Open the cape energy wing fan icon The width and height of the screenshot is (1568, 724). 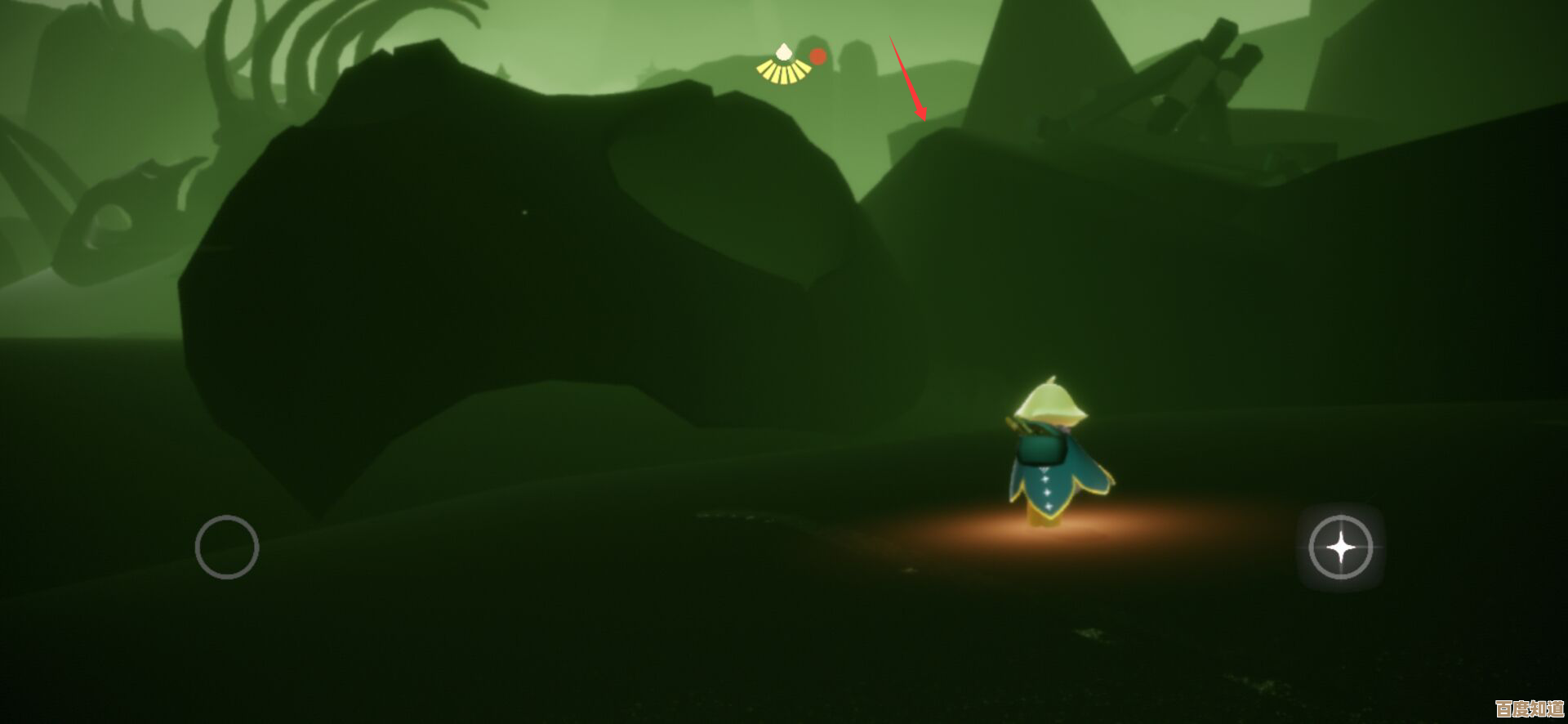click(783, 65)
